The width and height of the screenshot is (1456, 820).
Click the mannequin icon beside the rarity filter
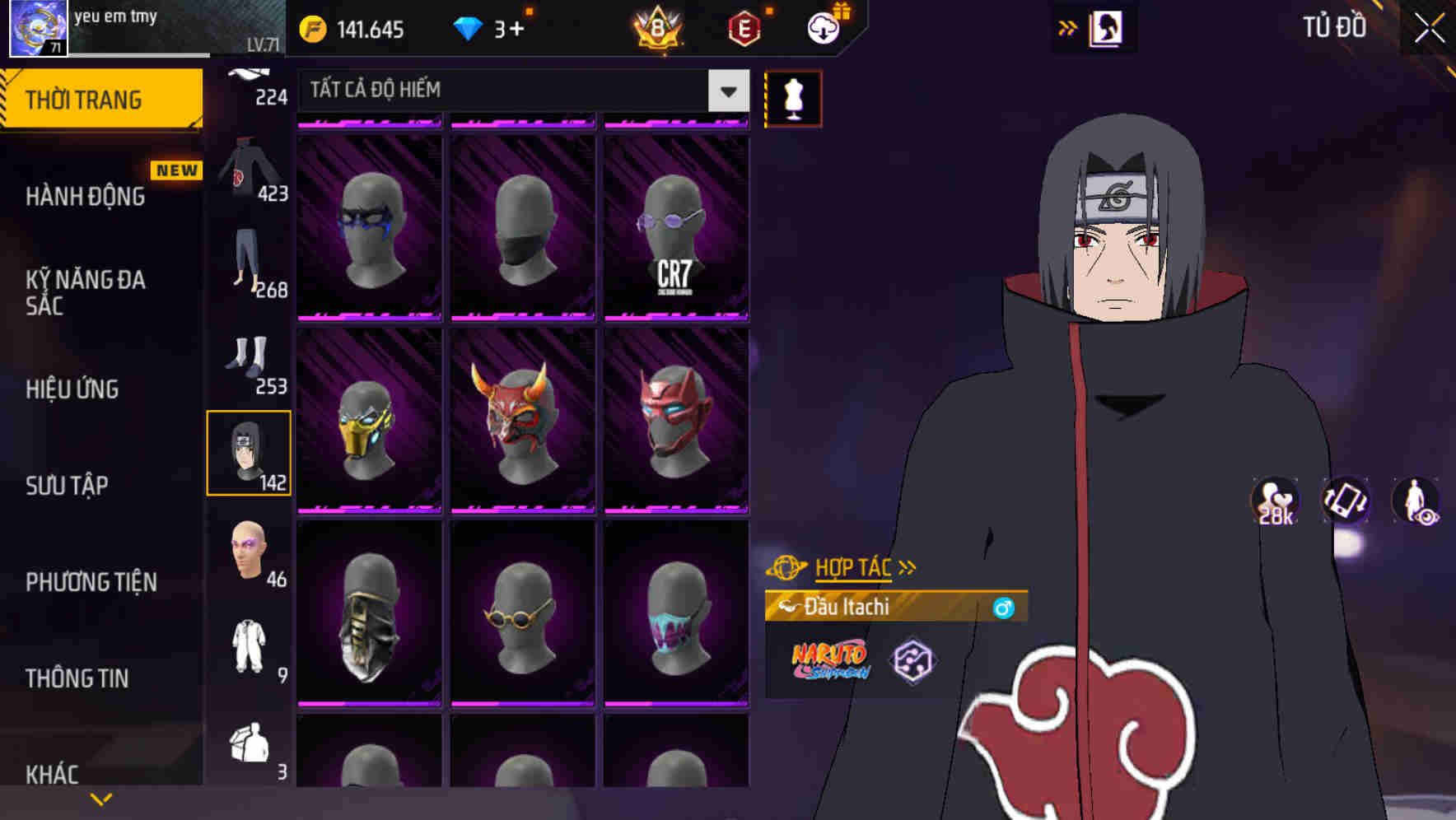pos(793,98)
